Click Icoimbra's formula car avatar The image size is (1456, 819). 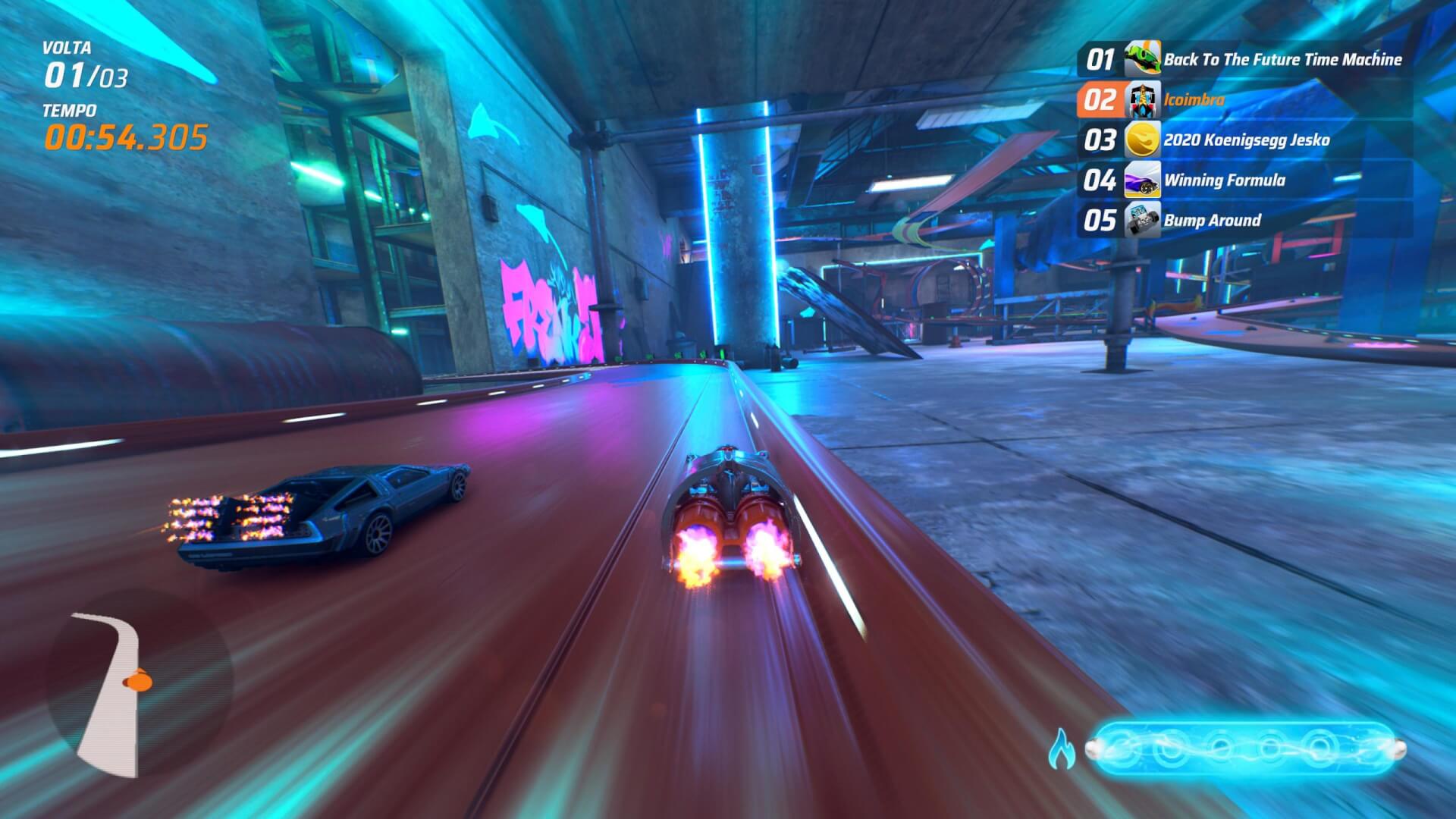[x=1143, y=100]
